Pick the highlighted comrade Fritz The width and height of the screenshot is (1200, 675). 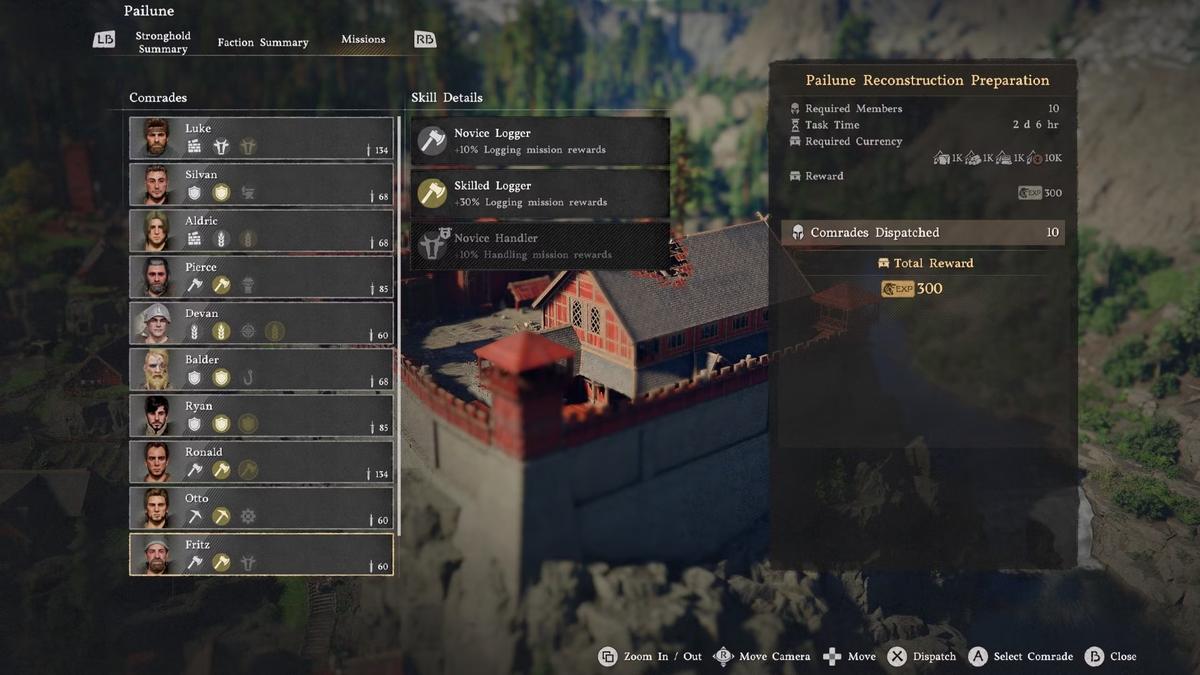(261, 554)
